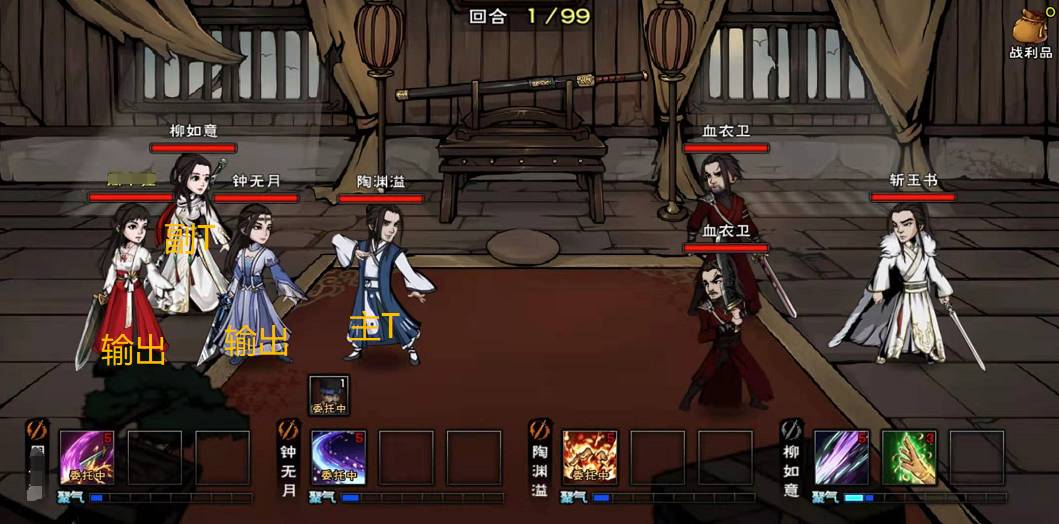Toggle the attack-mode icon above 钟无月's name
The width and height of the screenshot is (1059, 524).
tap(288, 430)
